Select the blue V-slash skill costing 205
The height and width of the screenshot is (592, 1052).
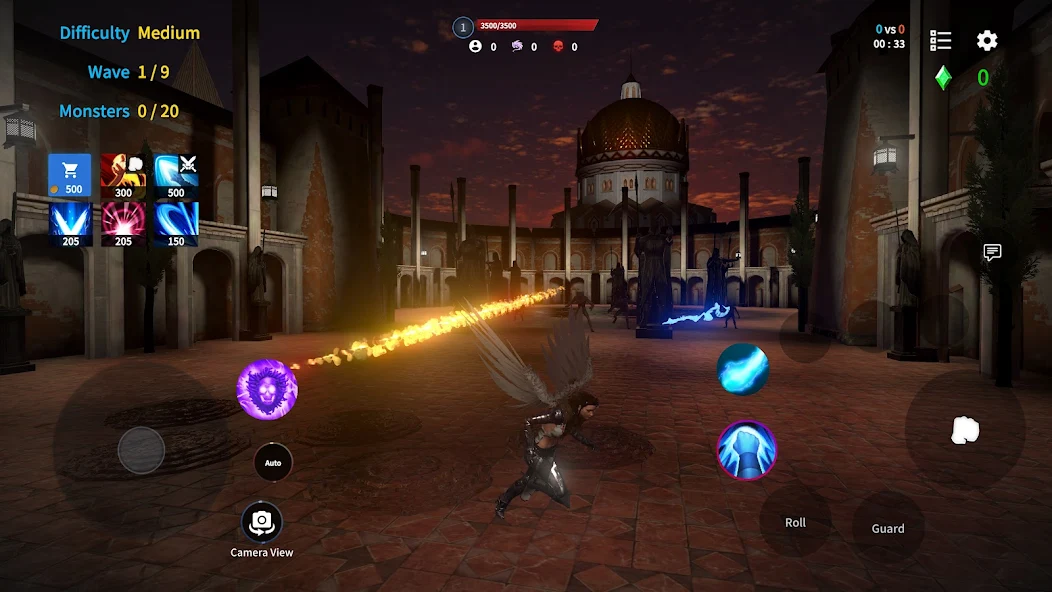(x=70, y=224)
